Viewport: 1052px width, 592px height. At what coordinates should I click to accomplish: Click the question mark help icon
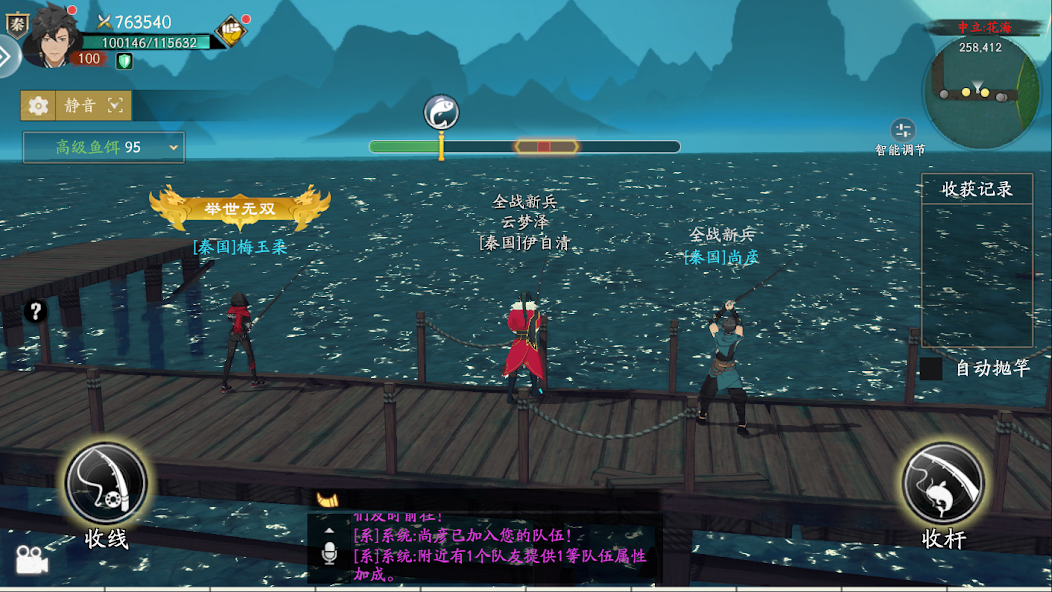[36, 311]
